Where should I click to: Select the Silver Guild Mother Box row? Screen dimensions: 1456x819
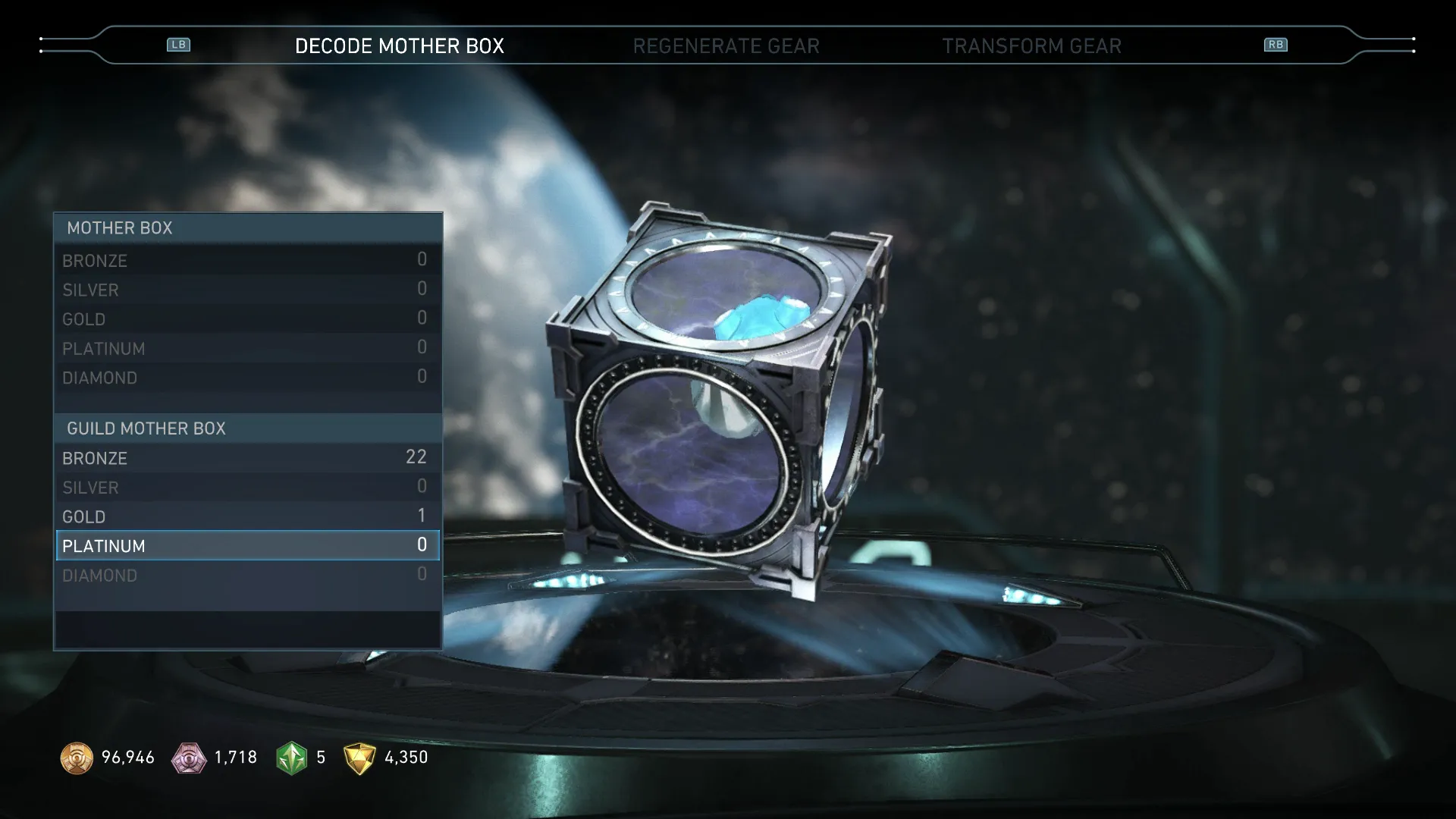point(247,488)
